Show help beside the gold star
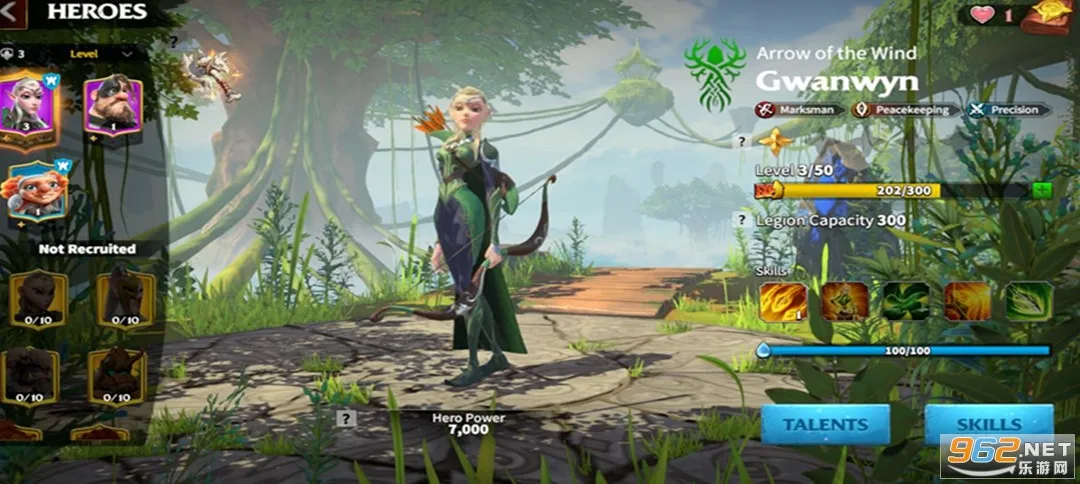 coord(741,142)
